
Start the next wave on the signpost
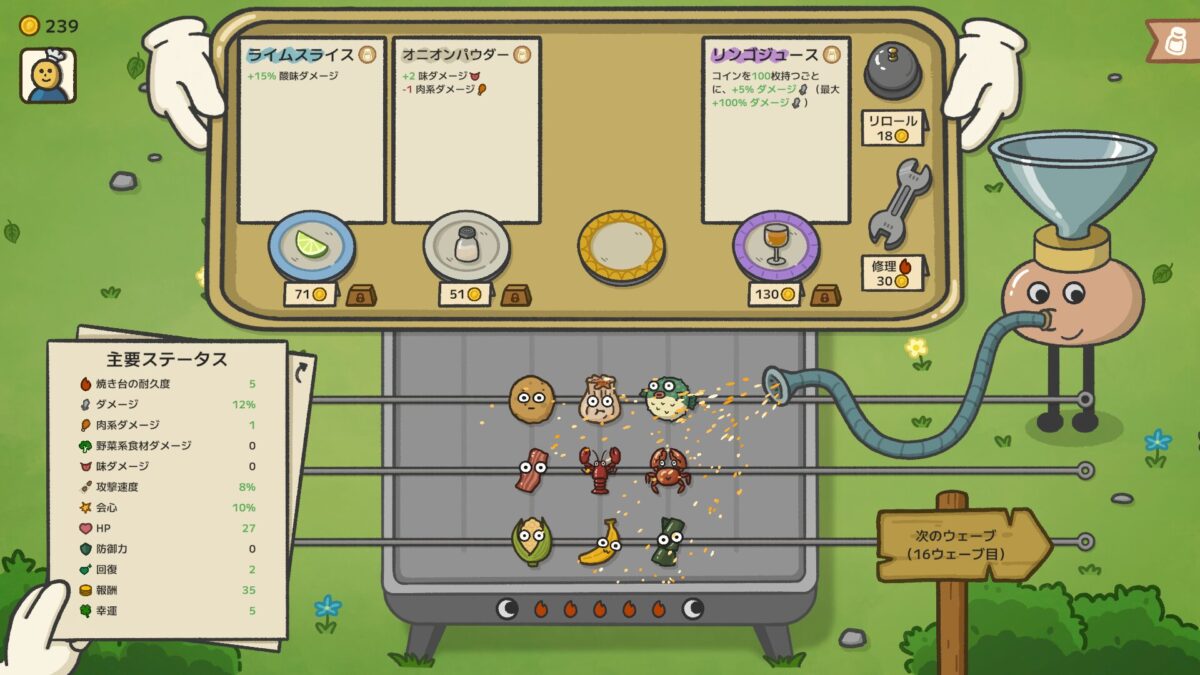pos(960,544)
